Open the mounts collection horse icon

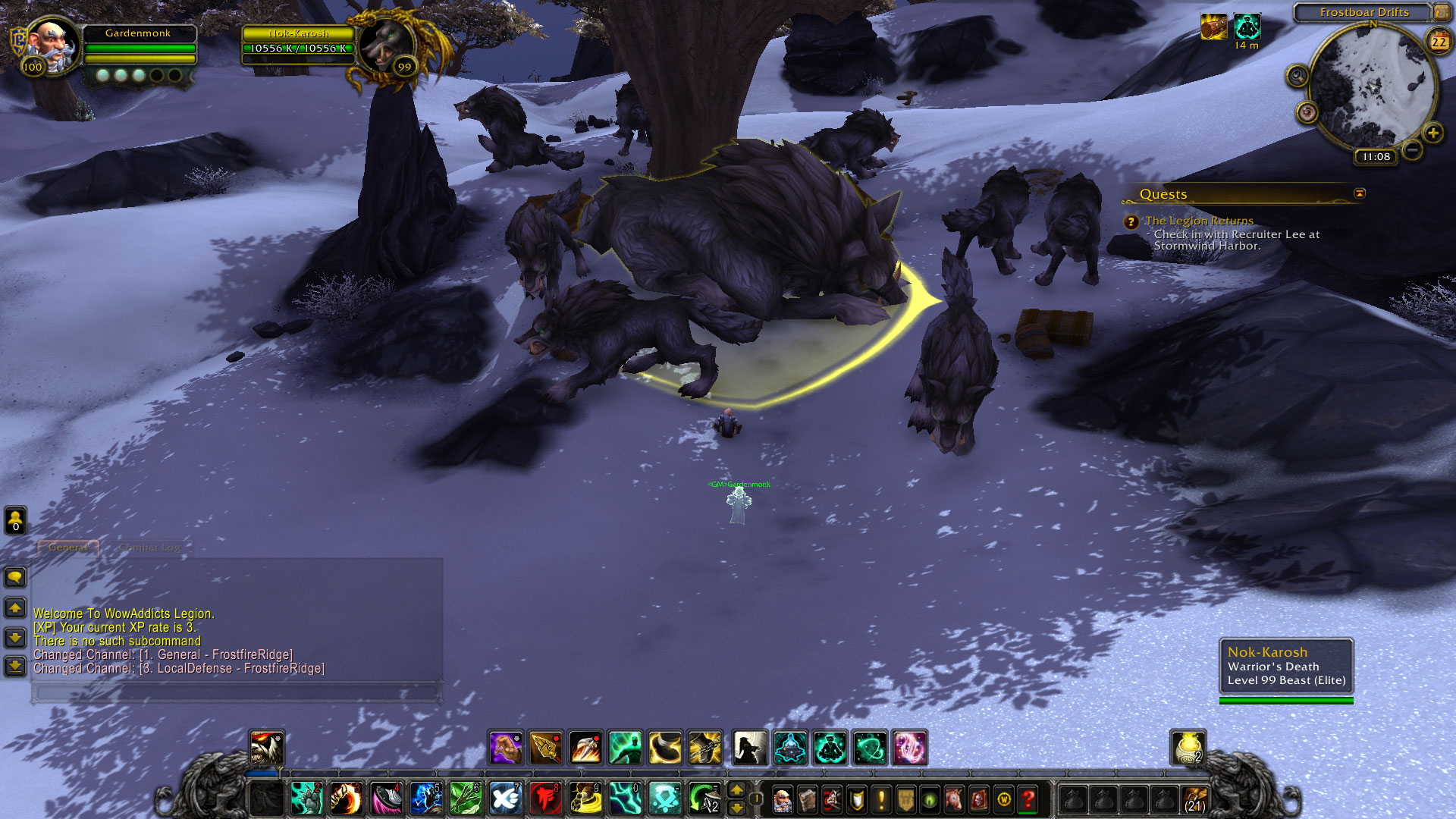(954, 799)
